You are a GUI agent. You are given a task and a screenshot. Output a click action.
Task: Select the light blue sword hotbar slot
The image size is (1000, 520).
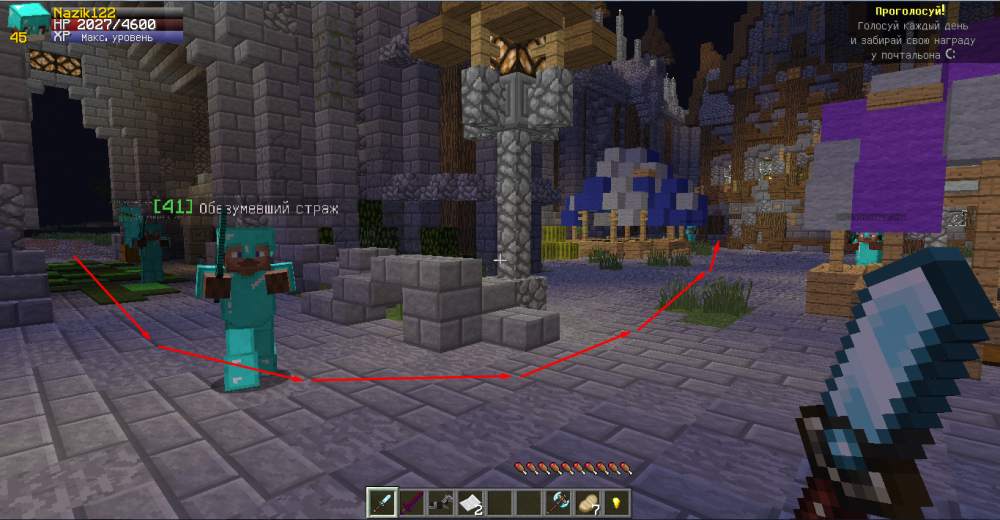click(x=381, y=502)
